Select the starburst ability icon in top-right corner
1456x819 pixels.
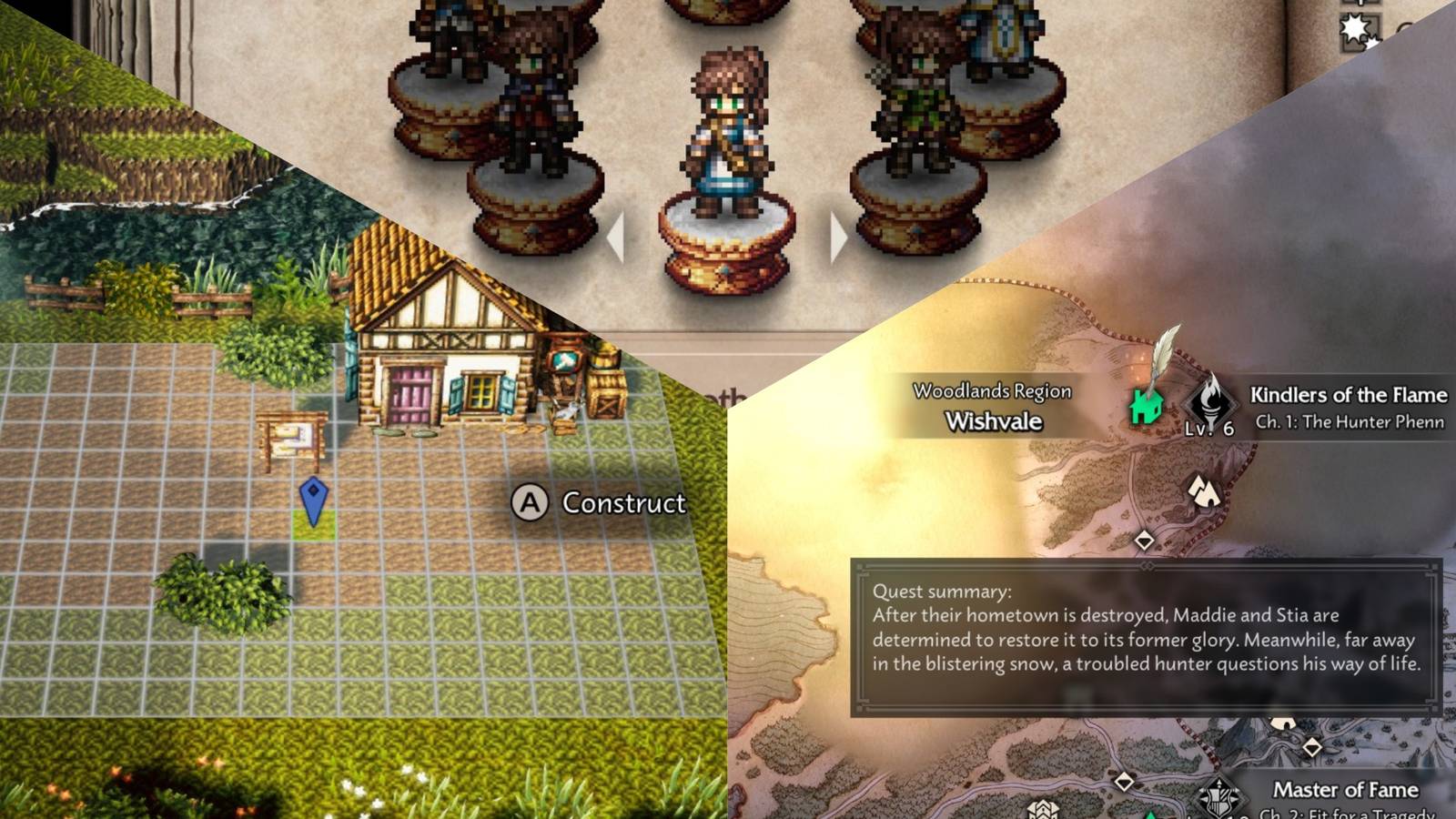point(1353,27)
